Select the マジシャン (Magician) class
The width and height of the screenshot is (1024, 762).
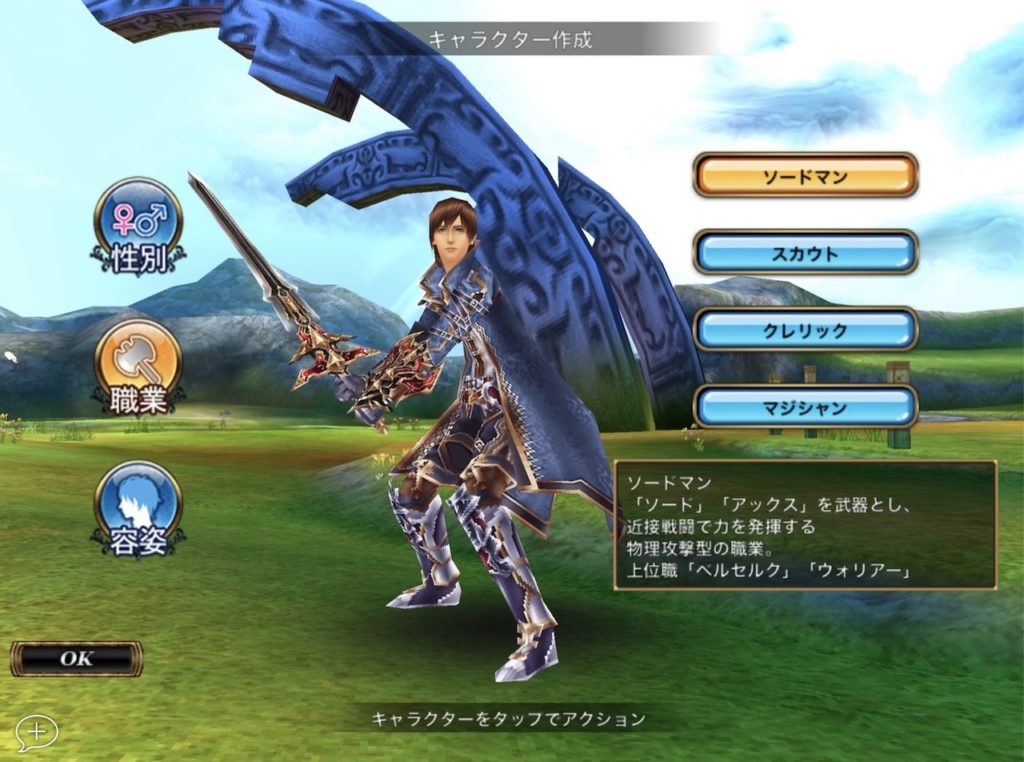pos(805,407)
